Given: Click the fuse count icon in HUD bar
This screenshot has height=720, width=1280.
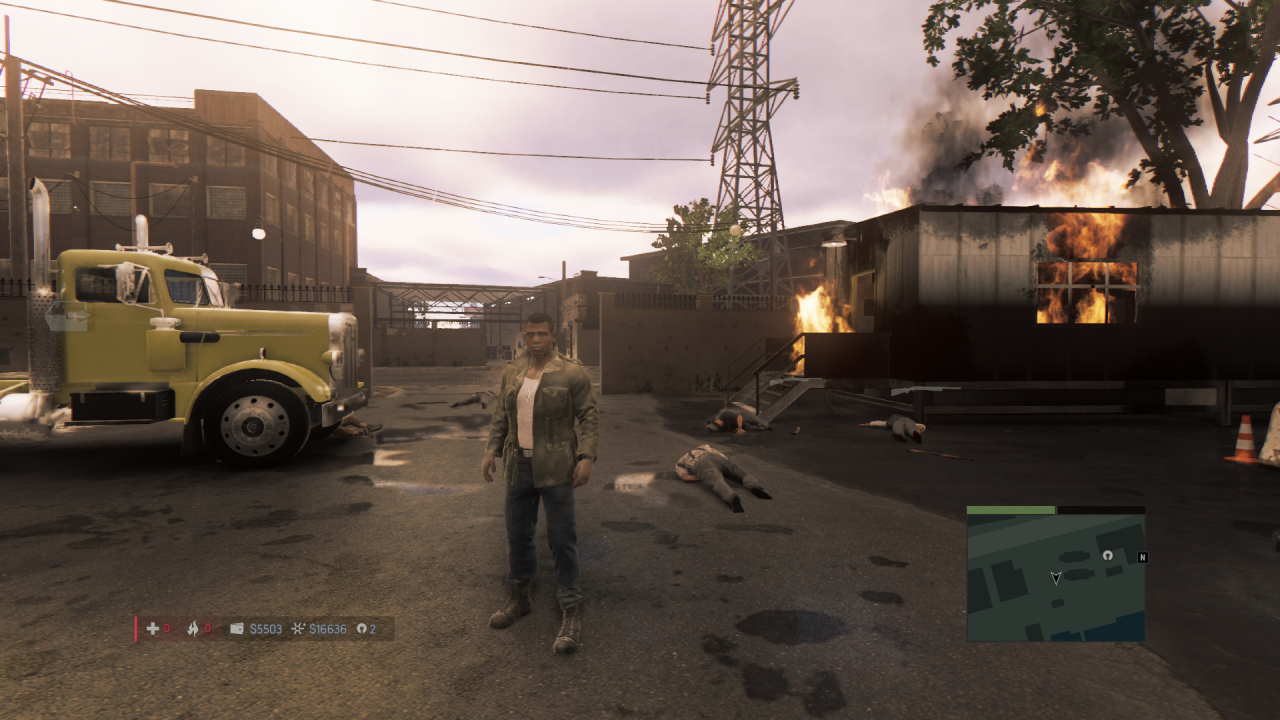Looking at the screenshot, I should [x=361, y=629].
